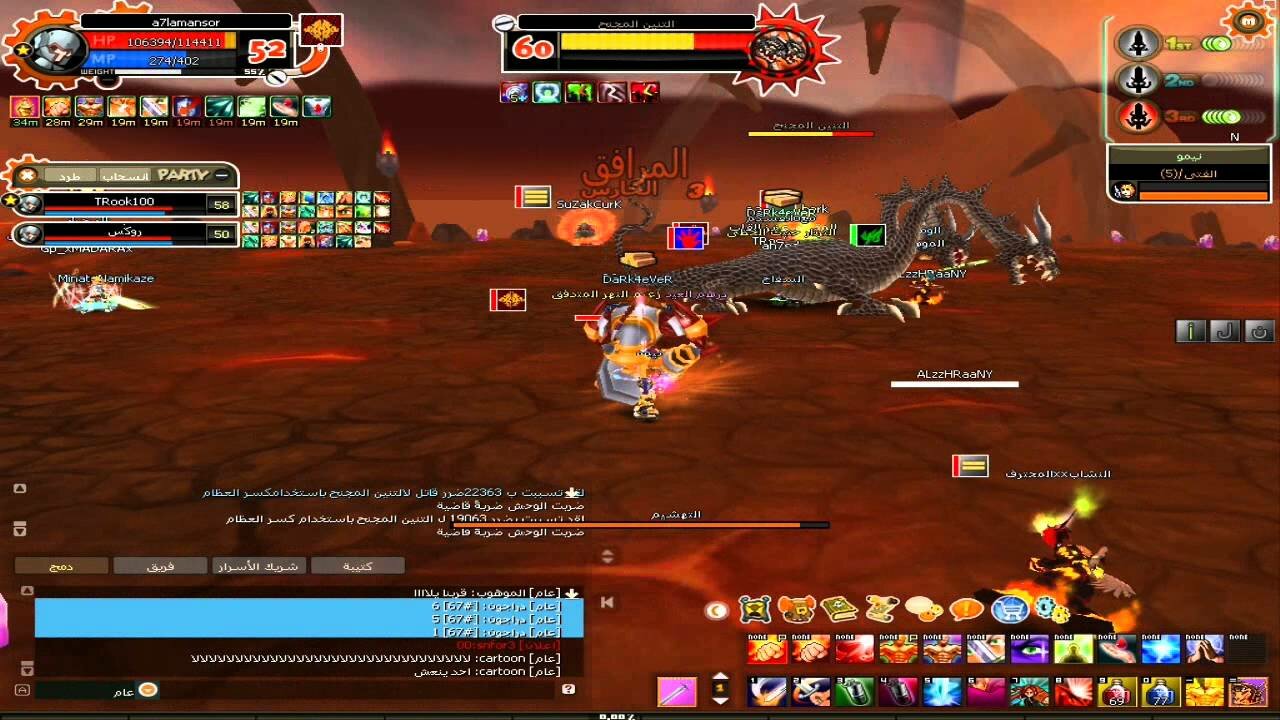Minimize the PARTY panel
This screenshot has height=720, width=1280.
(222, 175)
